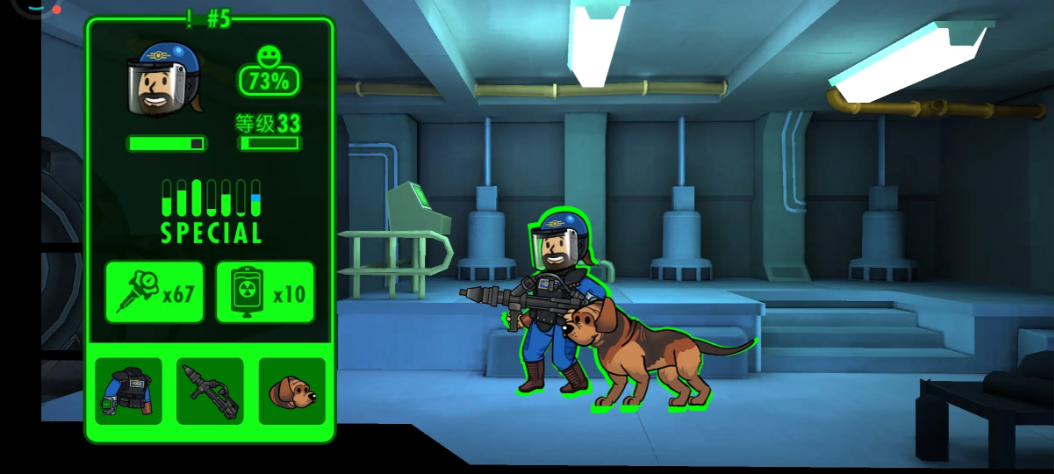This screenshot has width=1054, height=474.
Task: Show the SPECIAL stats bars
Action: (211, 210)
